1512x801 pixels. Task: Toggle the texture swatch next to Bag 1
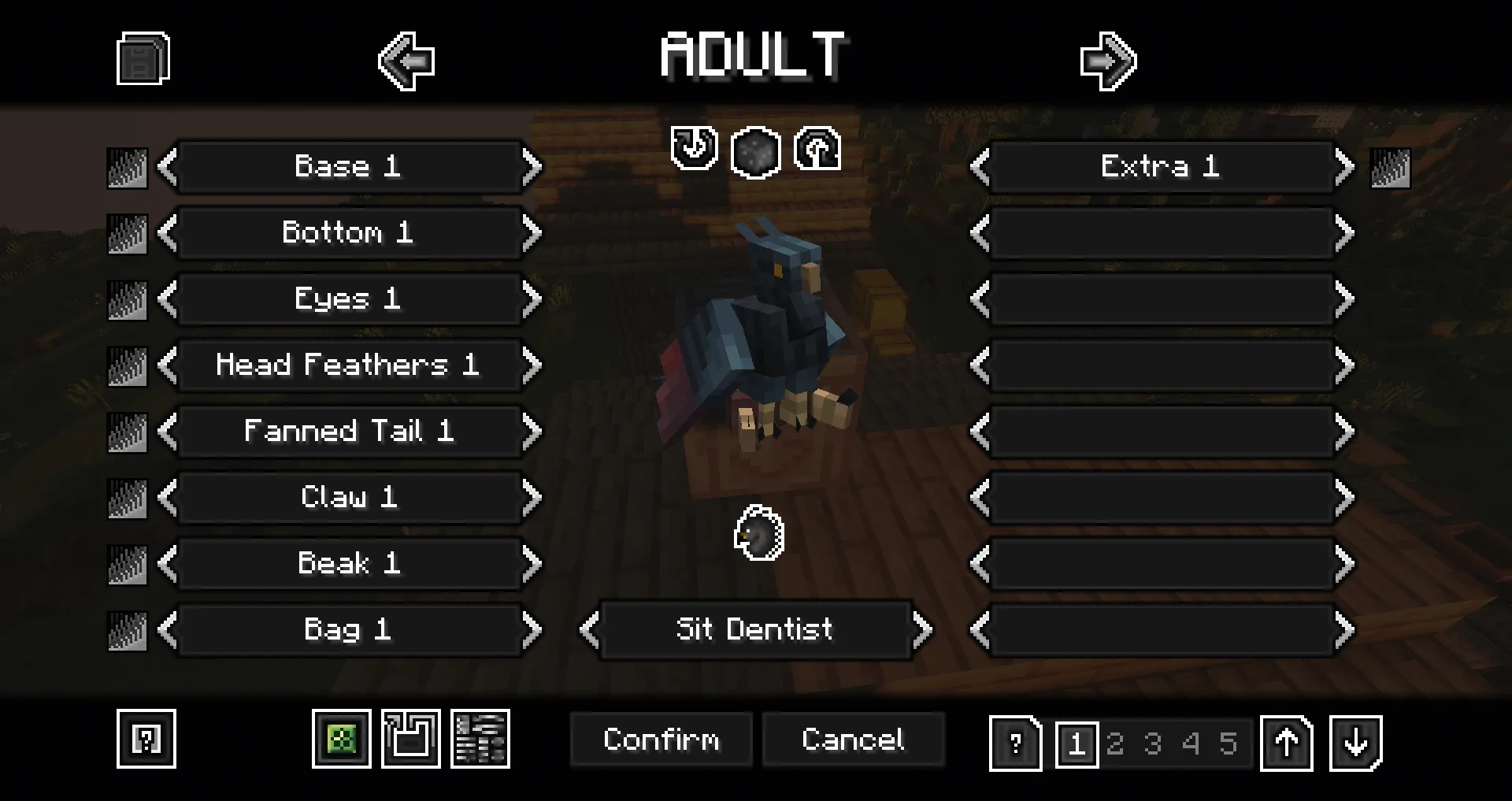(127, 630)
